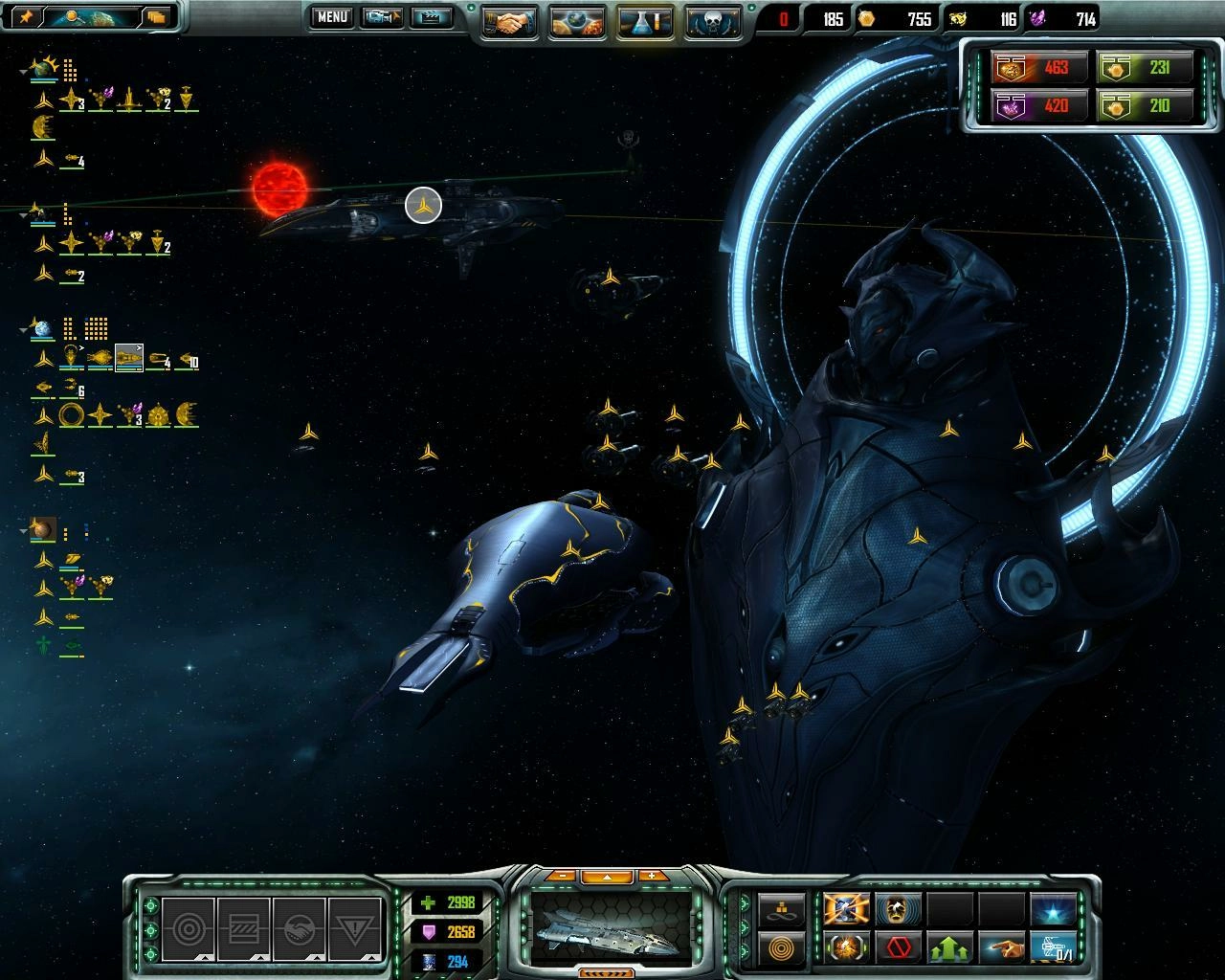Open the film clapperboard button

click(x=432, y=17)
